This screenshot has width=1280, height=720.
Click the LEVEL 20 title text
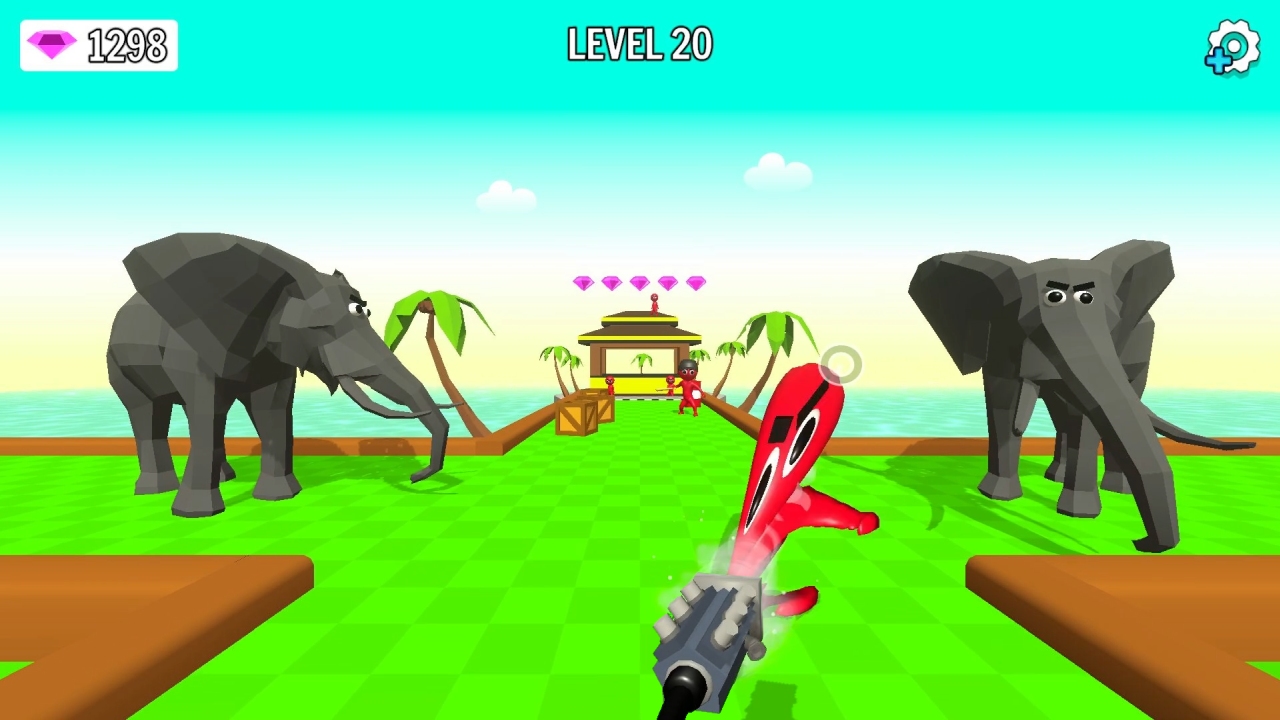[x=639, y=45]
